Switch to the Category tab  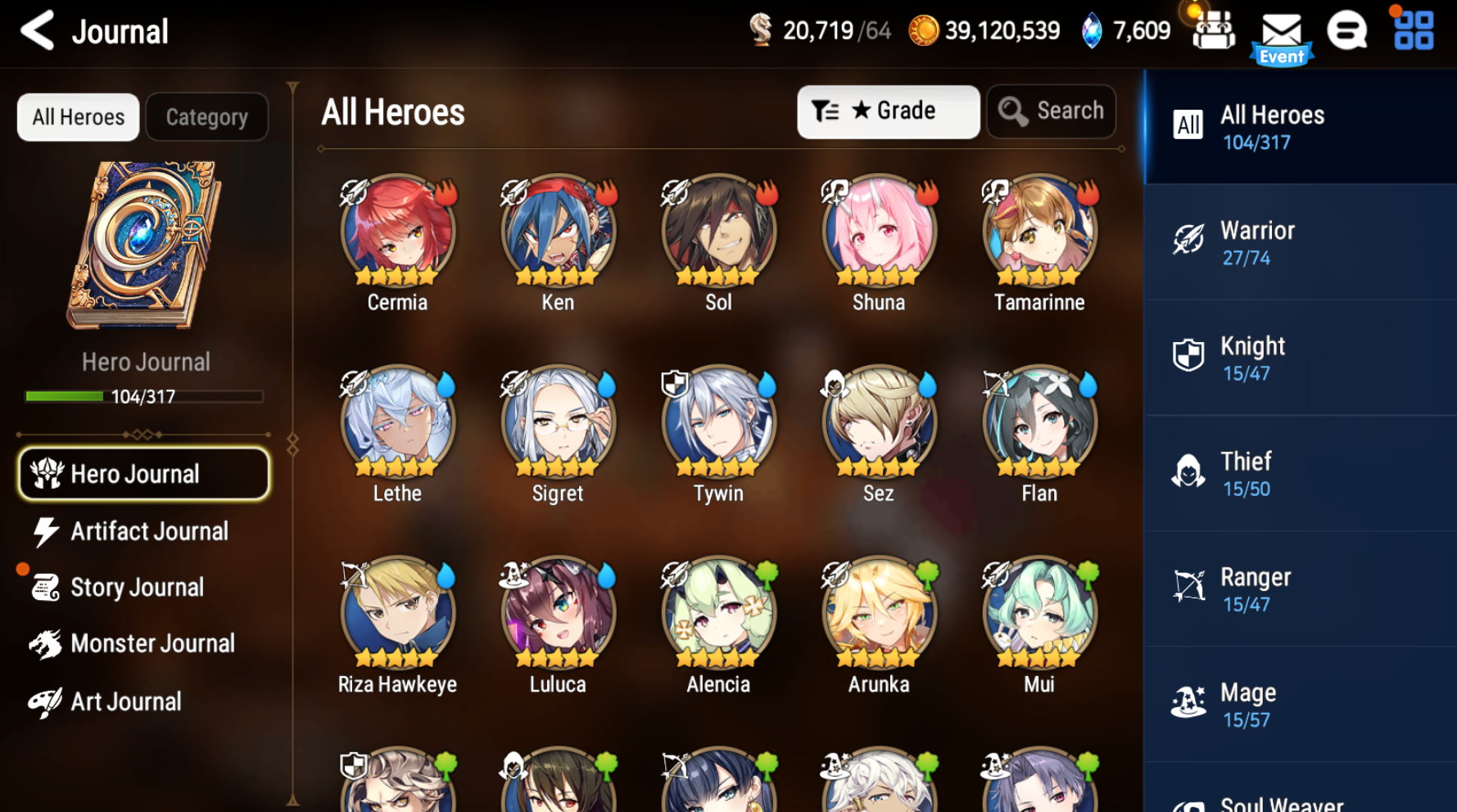[206, 116]
